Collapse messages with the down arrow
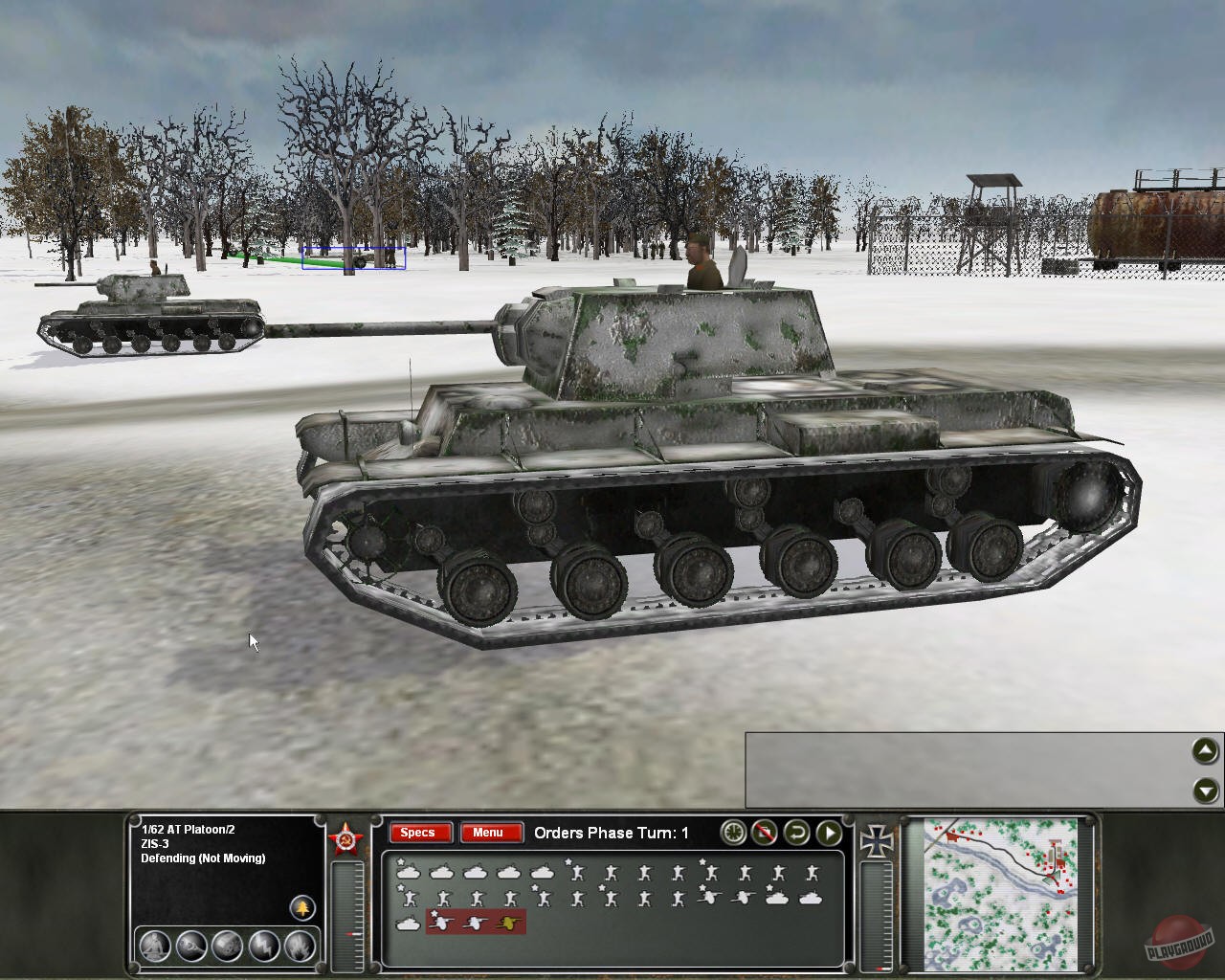Screen dimensions: 1225x980 1204,791
